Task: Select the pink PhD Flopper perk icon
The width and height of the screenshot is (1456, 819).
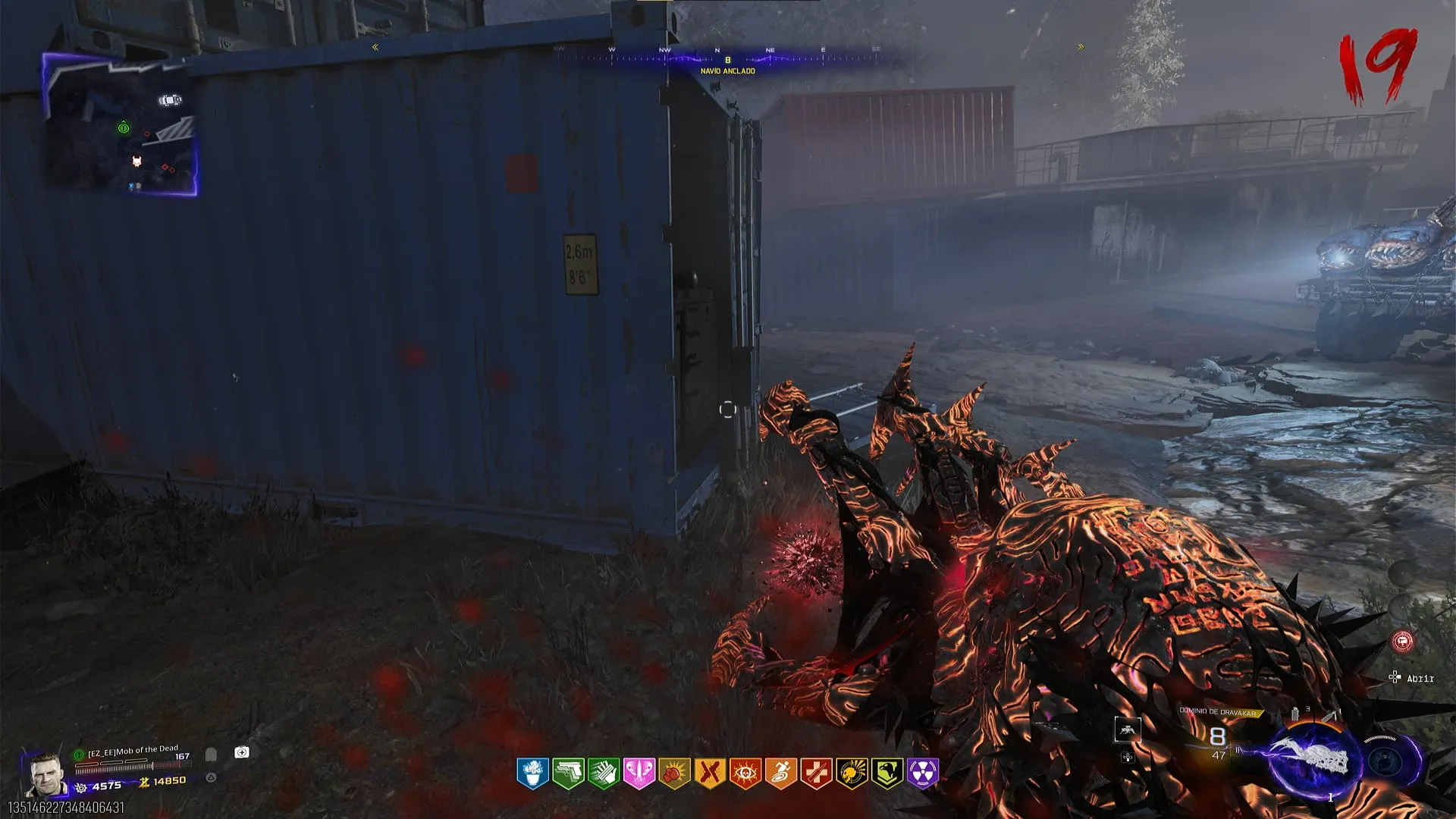Action: point(639,773)
